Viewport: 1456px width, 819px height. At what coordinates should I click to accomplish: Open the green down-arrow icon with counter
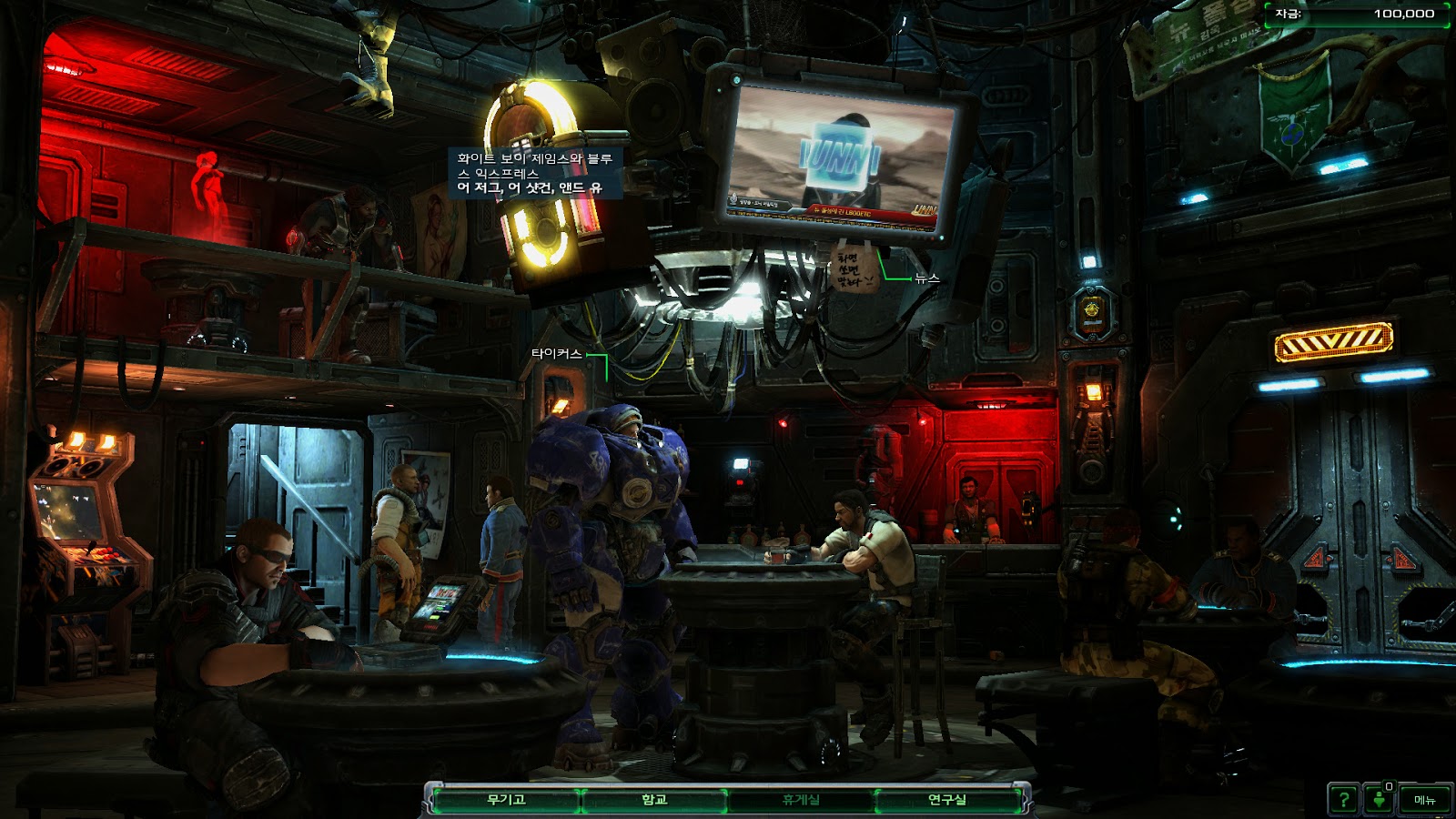pyautogui.click(x=1380, y=800)
